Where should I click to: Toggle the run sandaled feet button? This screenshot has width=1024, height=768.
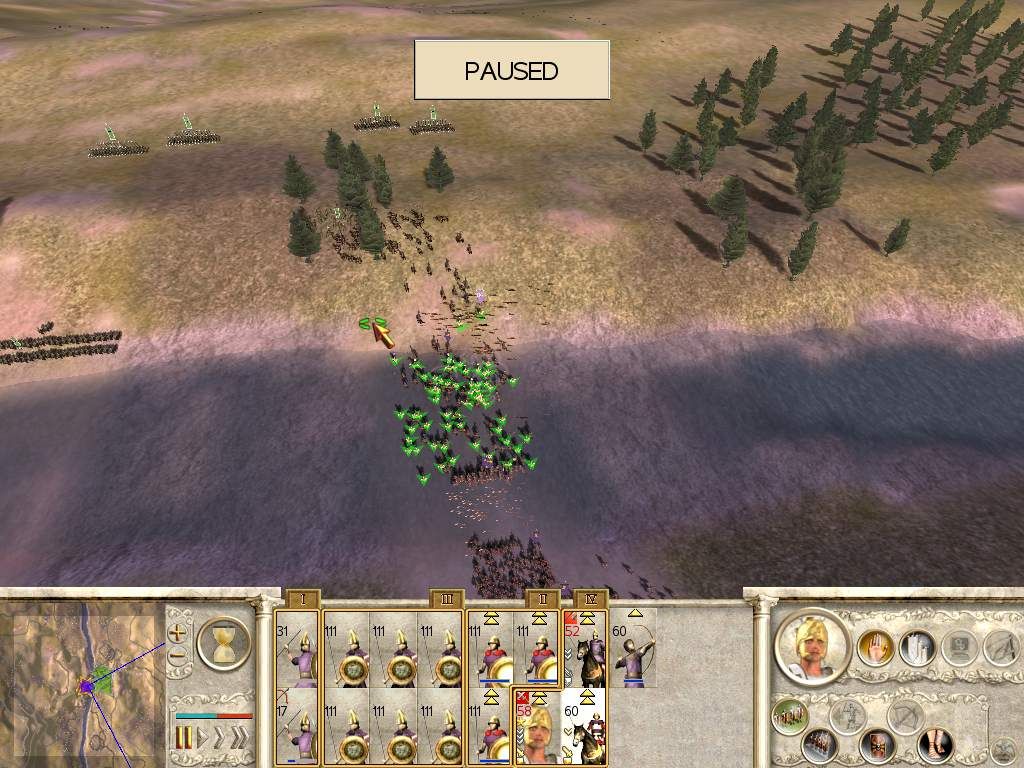click(x=937, y=742)
